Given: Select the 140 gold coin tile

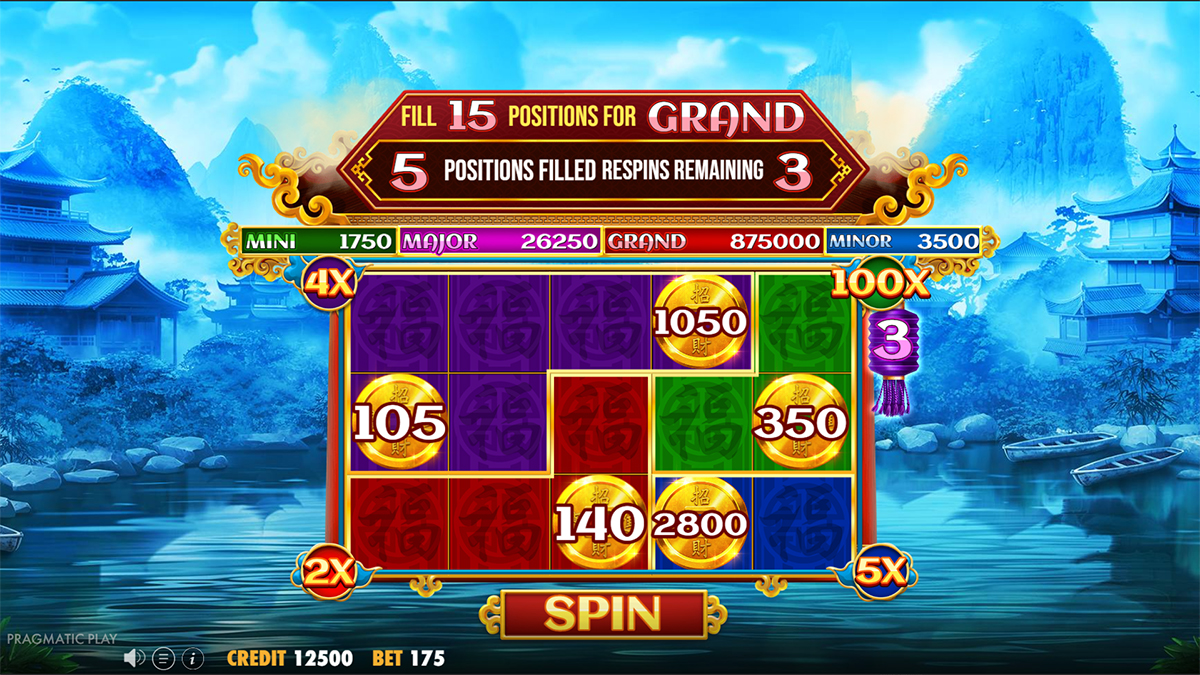Looking at the screenshot, I should [600, 522].
